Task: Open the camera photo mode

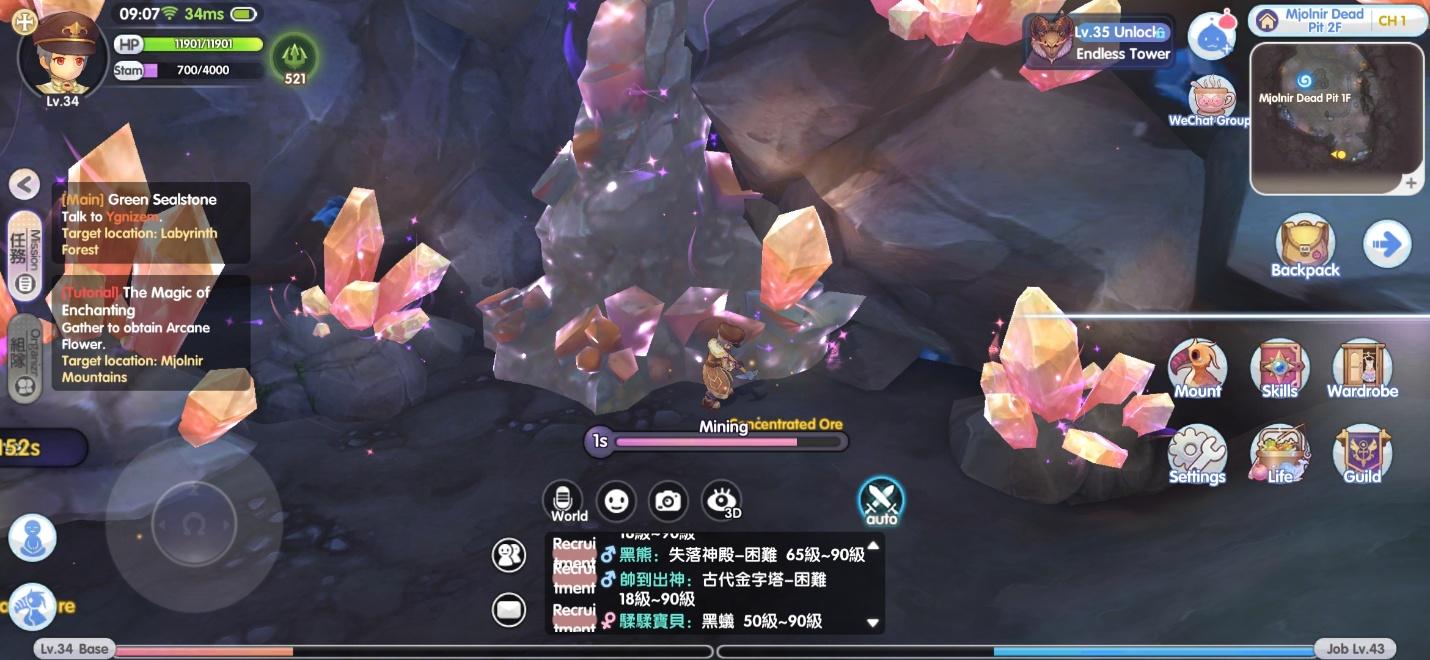Action: [x=668, y=501]
